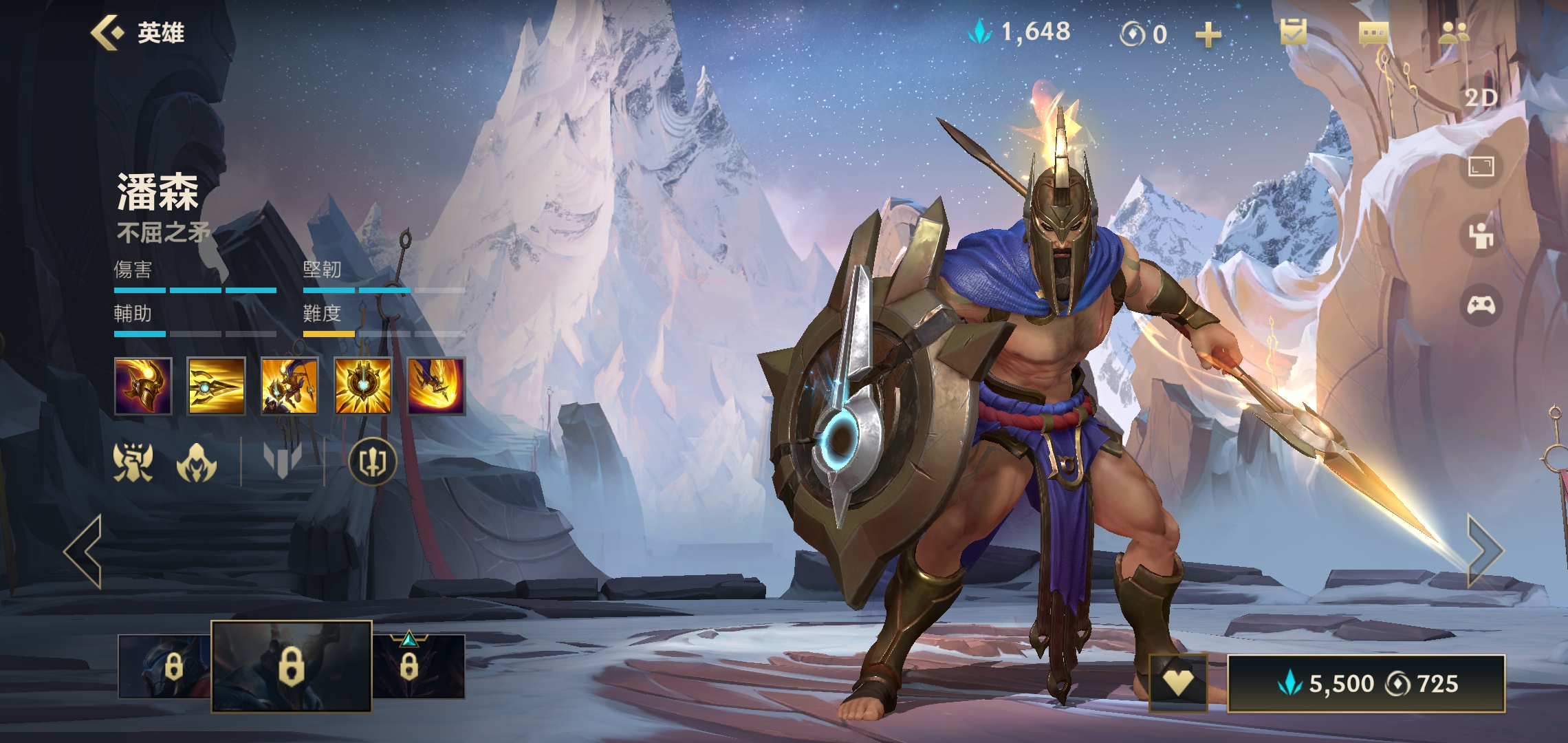Show the previous champion with left arrow

pos(84,551)
